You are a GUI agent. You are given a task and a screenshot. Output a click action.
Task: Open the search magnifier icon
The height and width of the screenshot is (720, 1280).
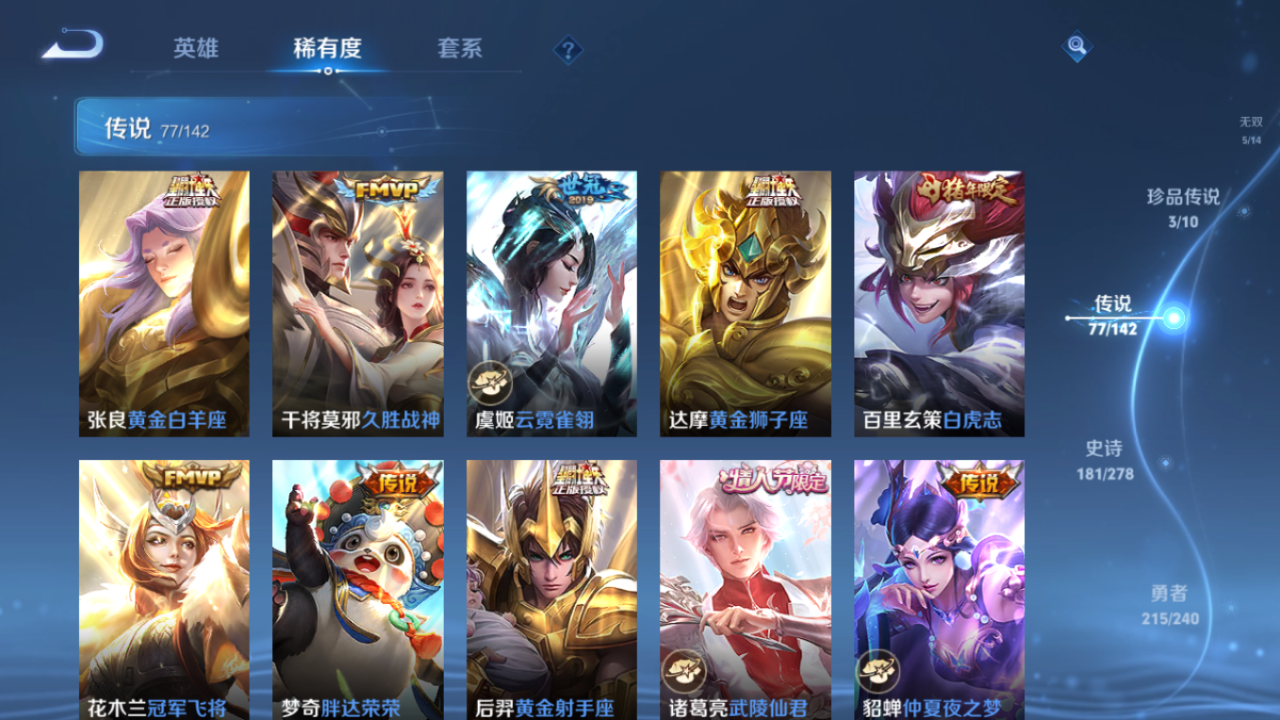[1075, 47]
